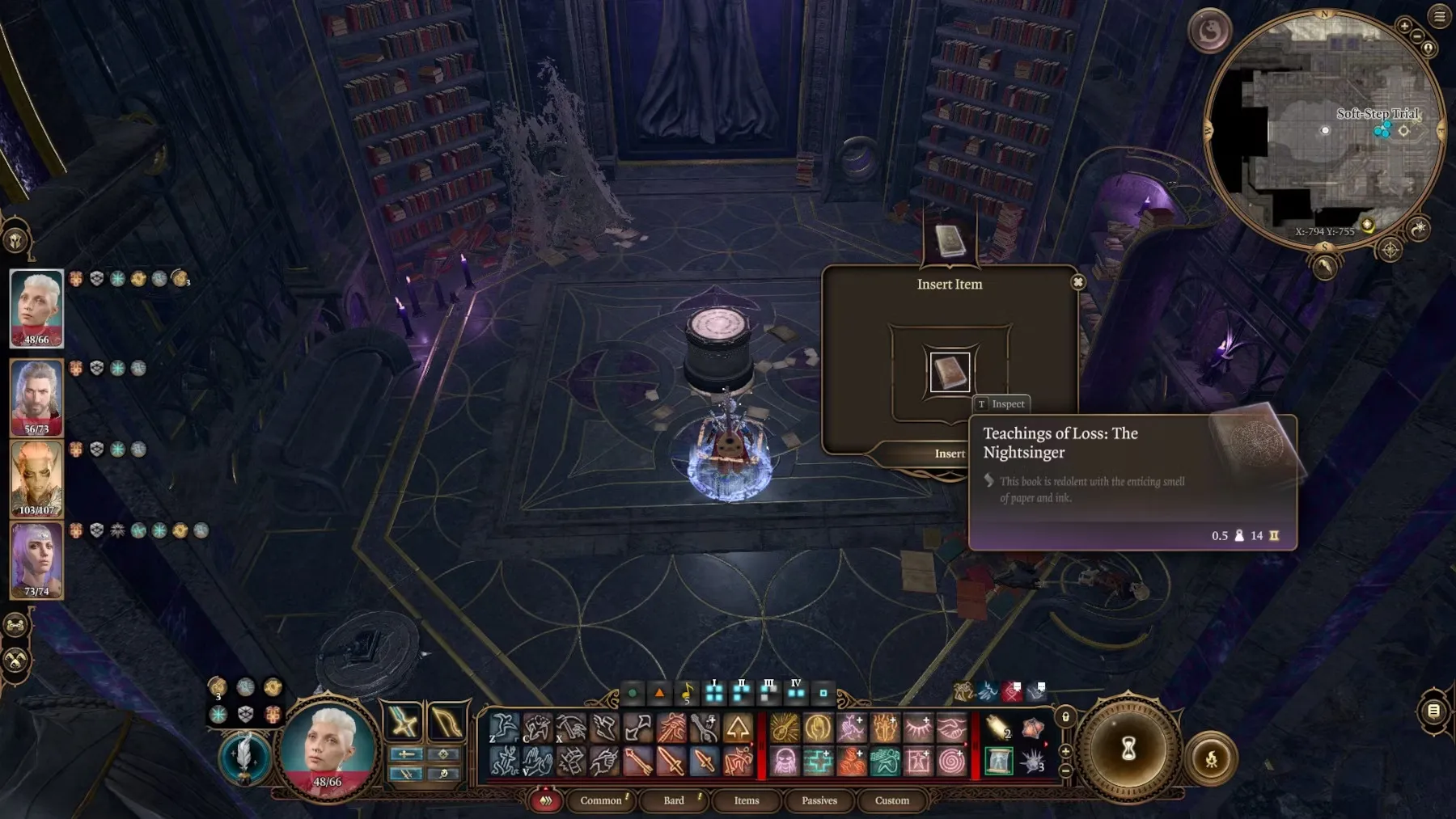This screenshot has height=819, width=1456.
Task: Select the purple-haired companion portrait
Action: (x=36, y=559)
